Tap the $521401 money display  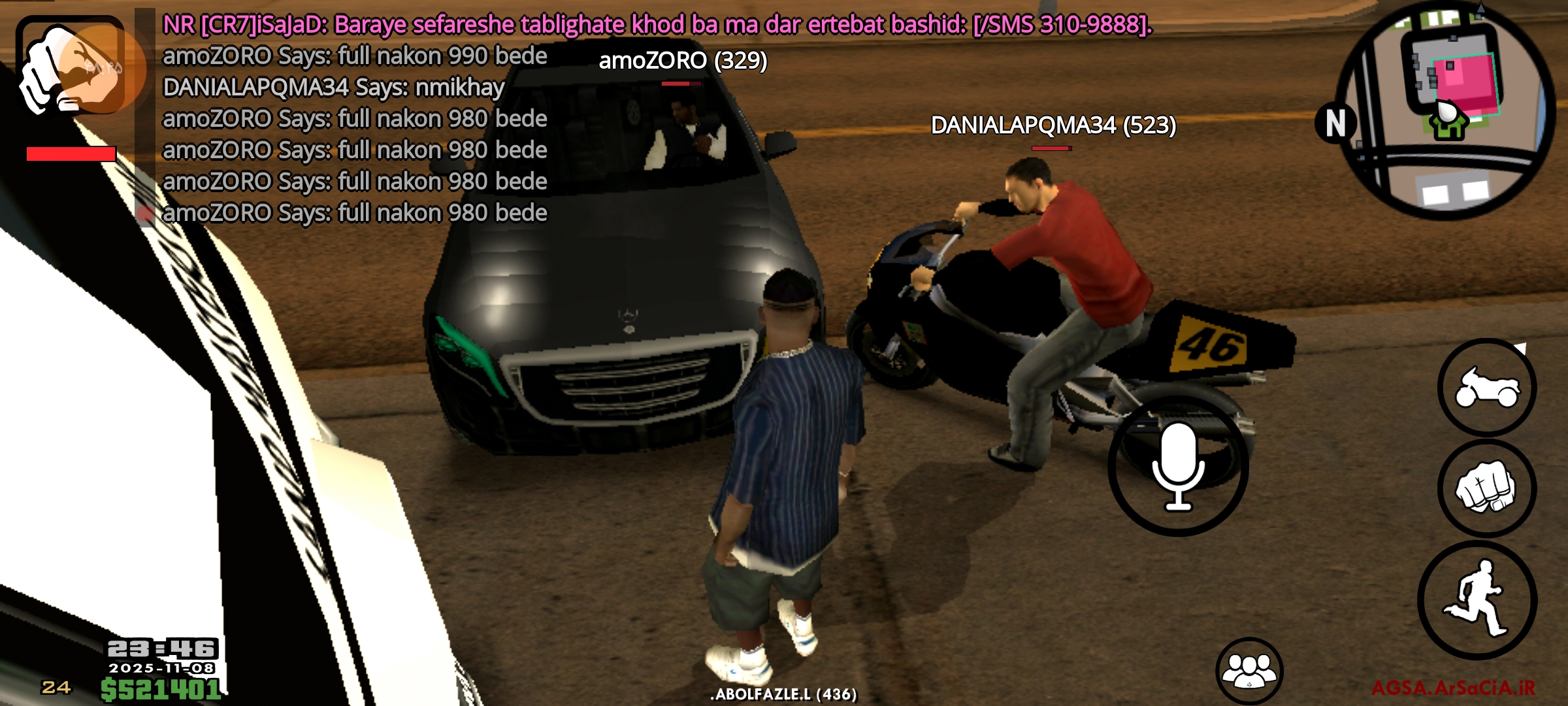point(162,689)
